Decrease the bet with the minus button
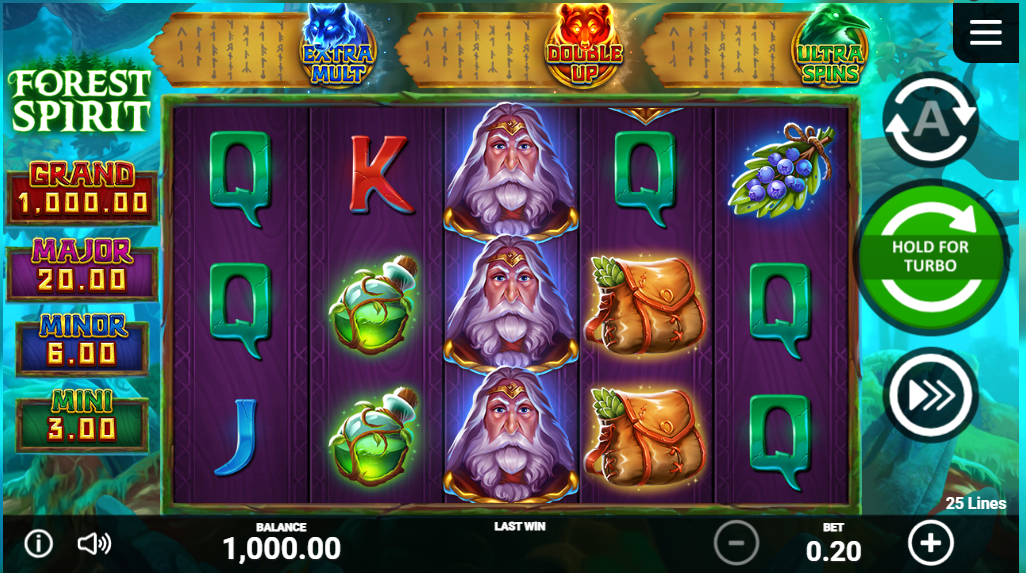Screen dimensions: 1026x573 point(736,543)
